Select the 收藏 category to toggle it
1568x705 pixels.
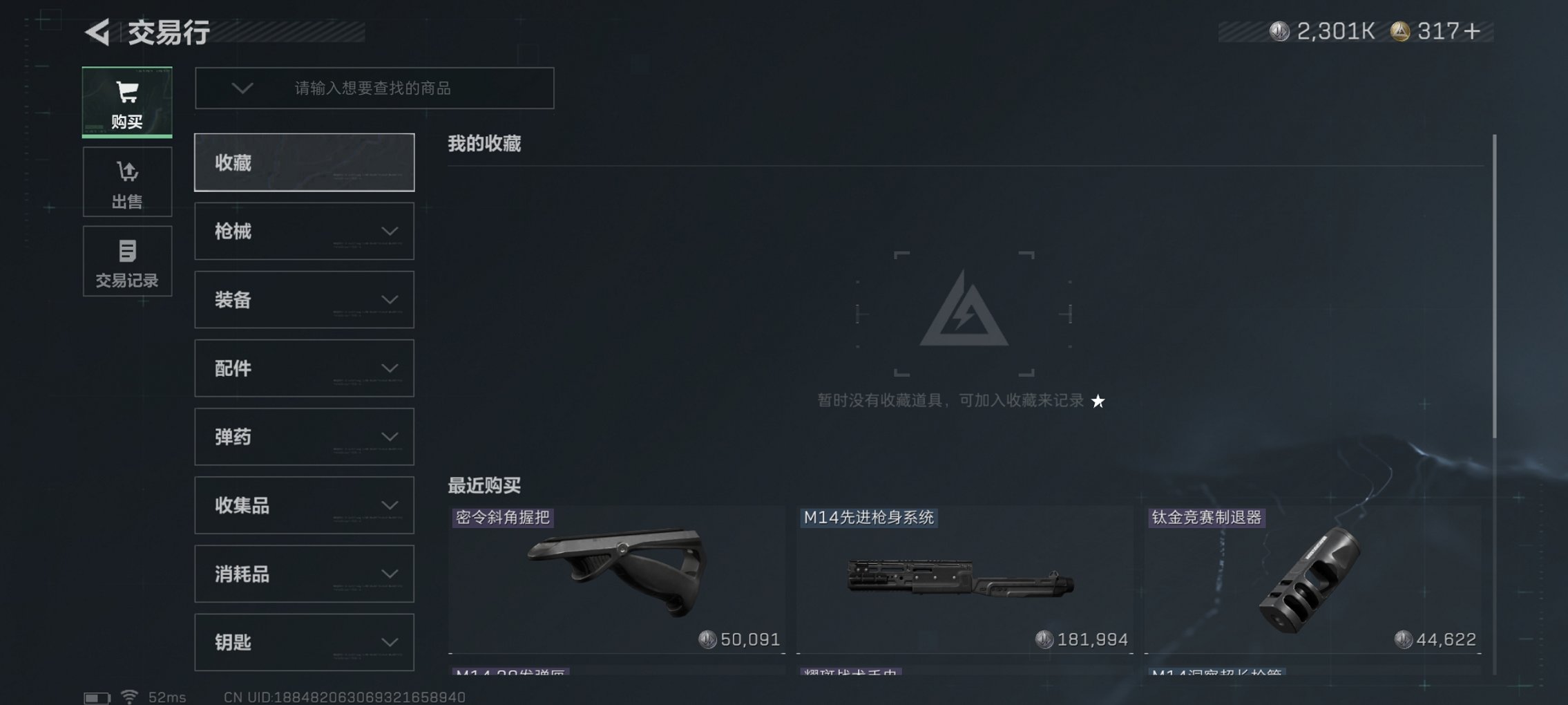(304, 162)
